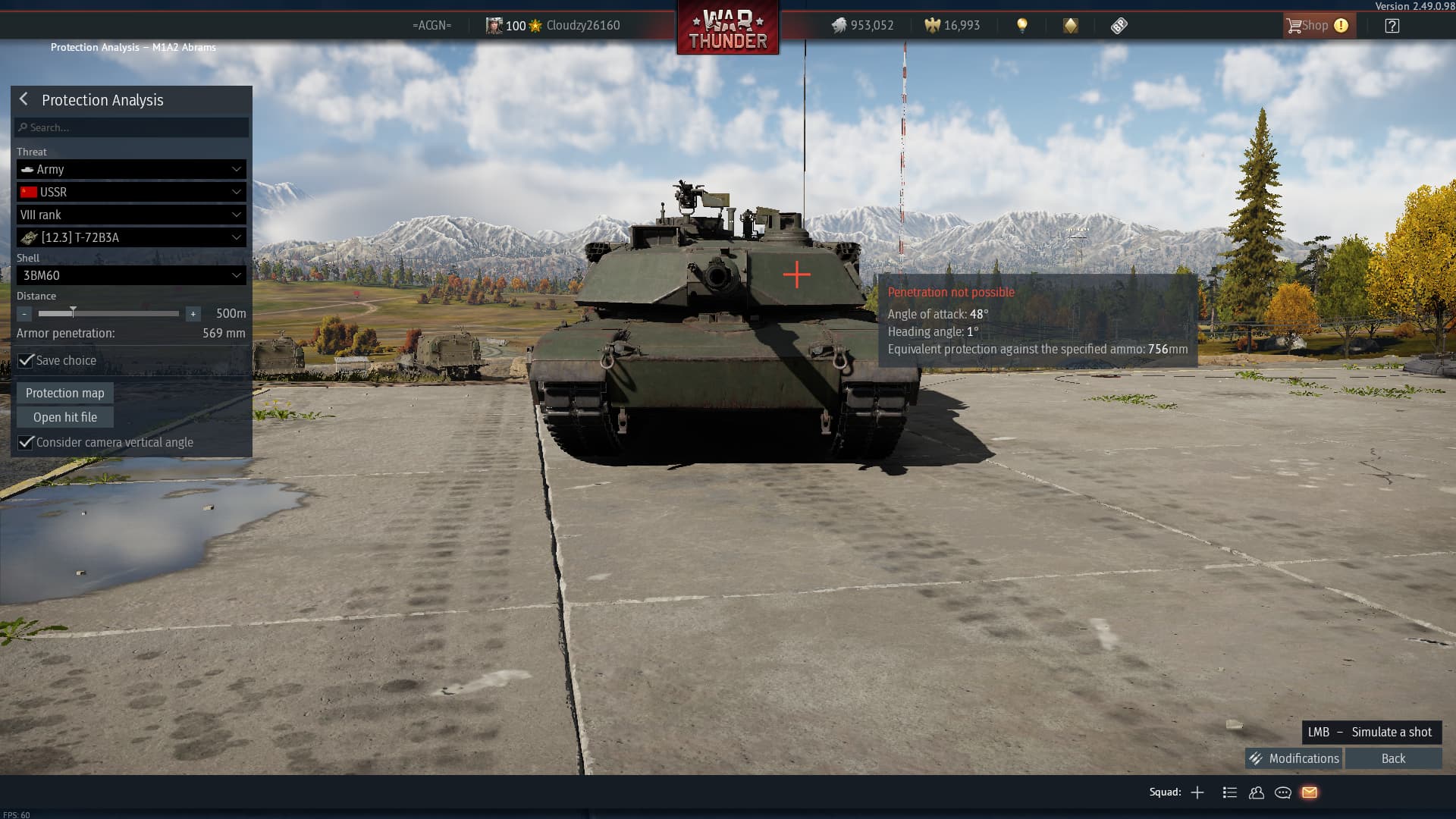Toggle the Save choice checkbox

tap(27, 360)
